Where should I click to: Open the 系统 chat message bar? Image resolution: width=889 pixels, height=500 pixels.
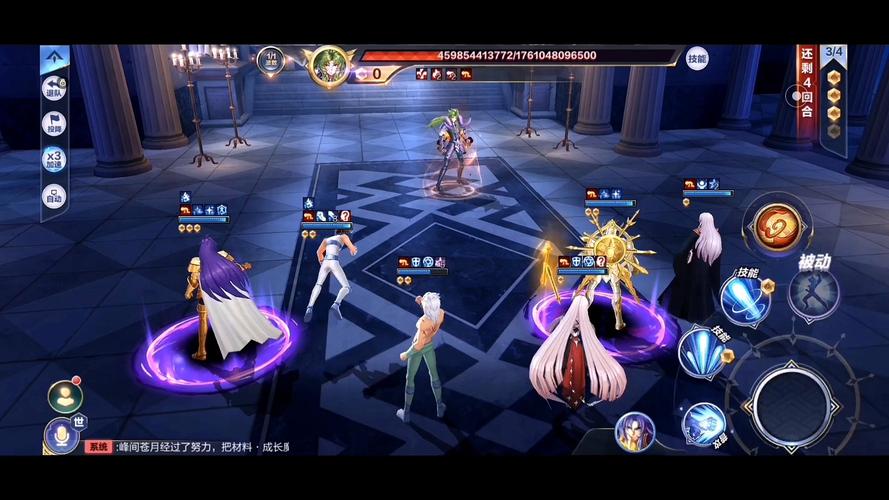pyautogui.click(x=190, y=447)
